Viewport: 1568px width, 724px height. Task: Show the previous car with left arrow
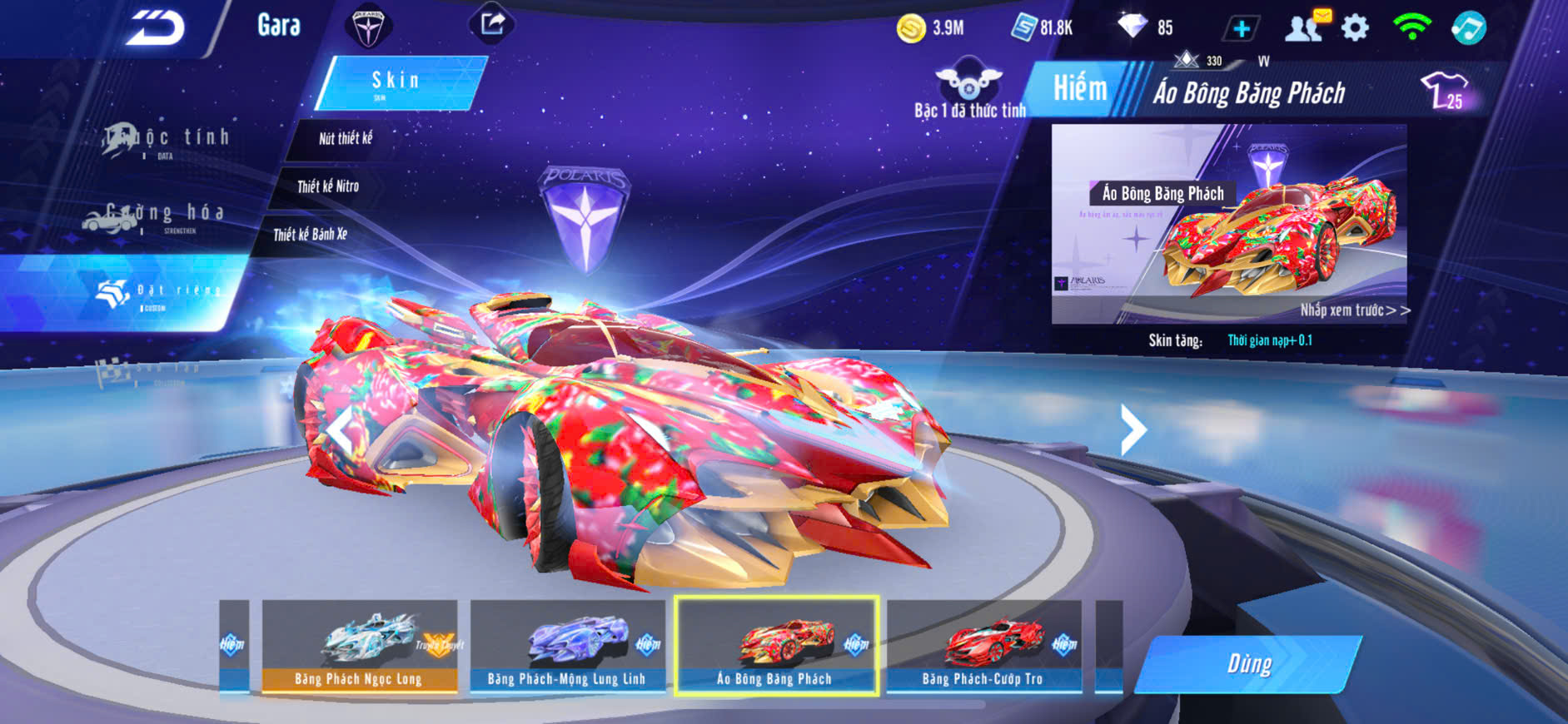341,429
